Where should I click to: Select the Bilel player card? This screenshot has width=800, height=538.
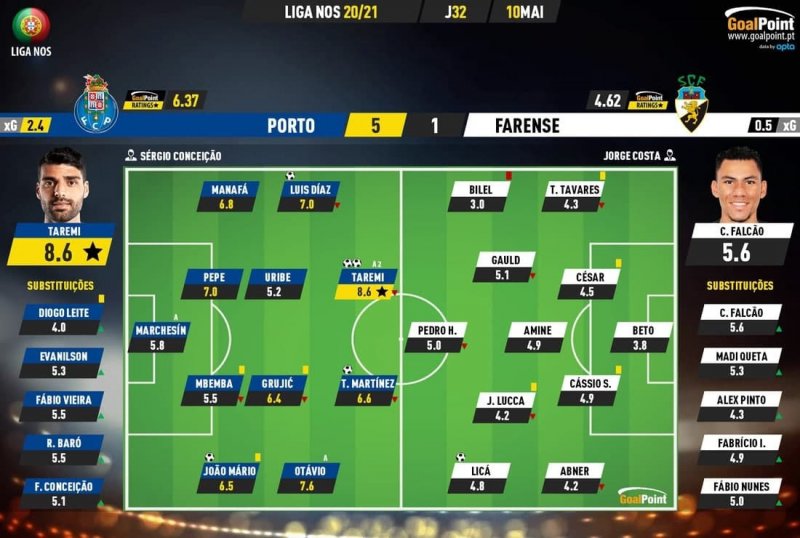[x=480, y=196]
